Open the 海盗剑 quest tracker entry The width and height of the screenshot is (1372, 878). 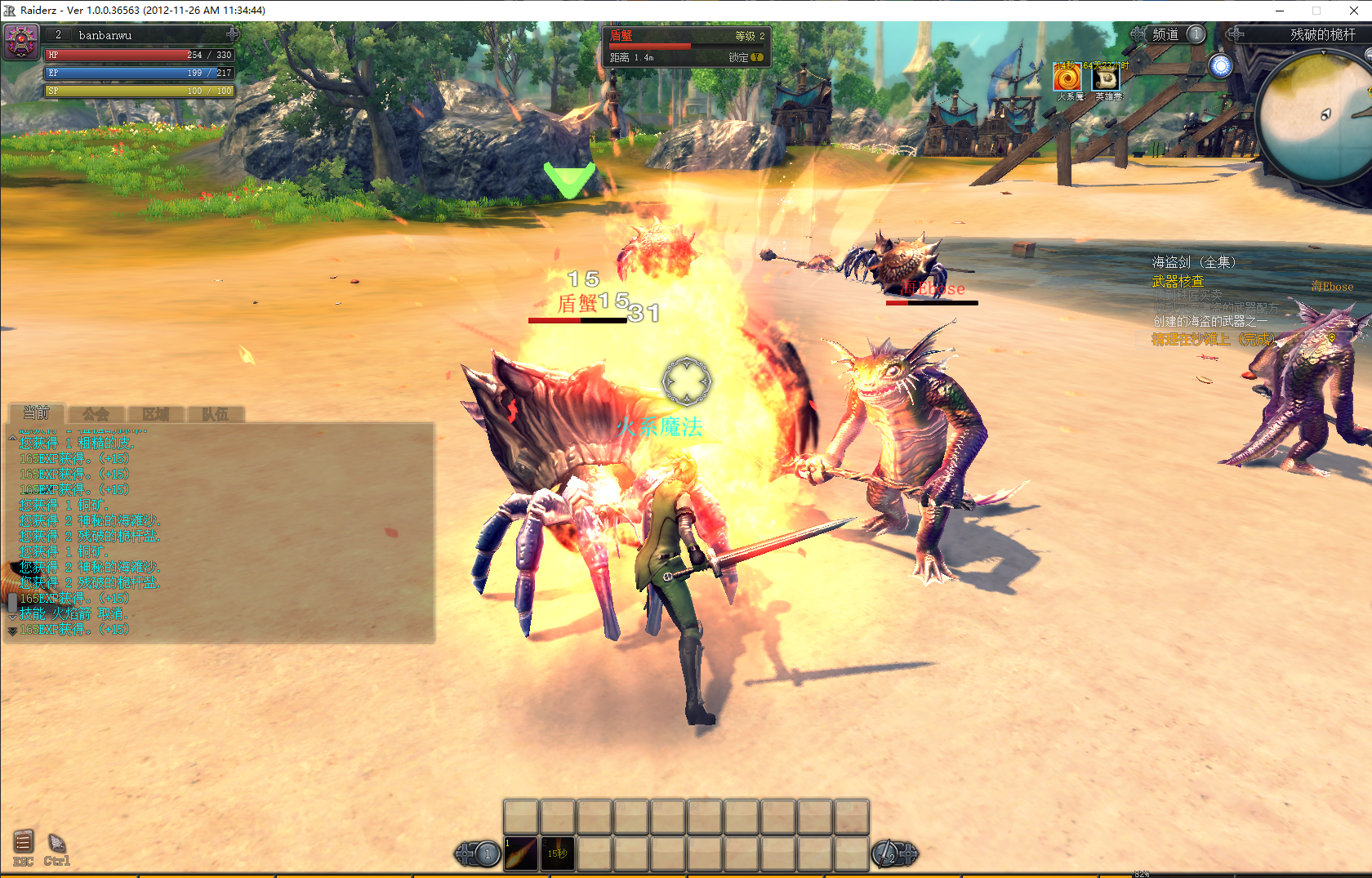[1193, 262]
